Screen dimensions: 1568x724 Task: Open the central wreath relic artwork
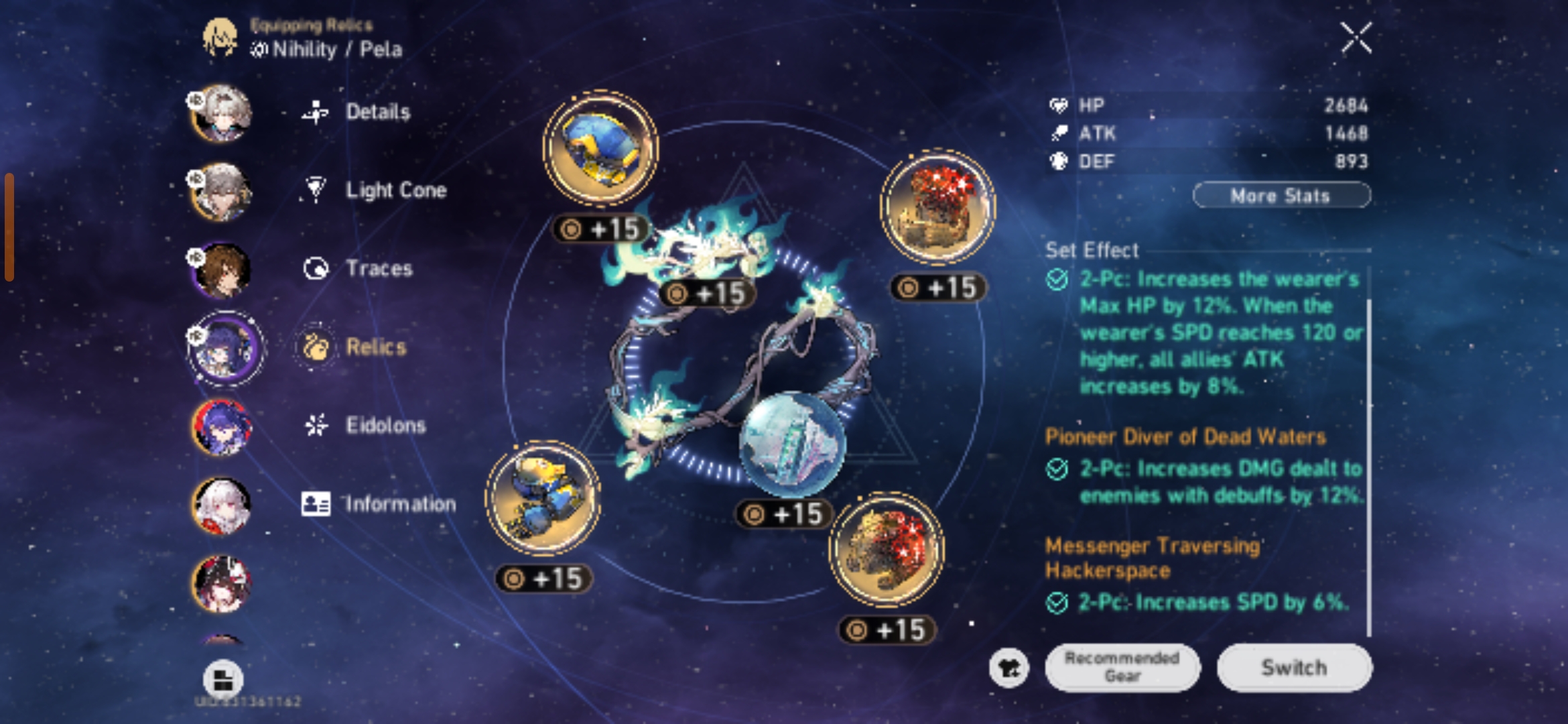point(730,335)
